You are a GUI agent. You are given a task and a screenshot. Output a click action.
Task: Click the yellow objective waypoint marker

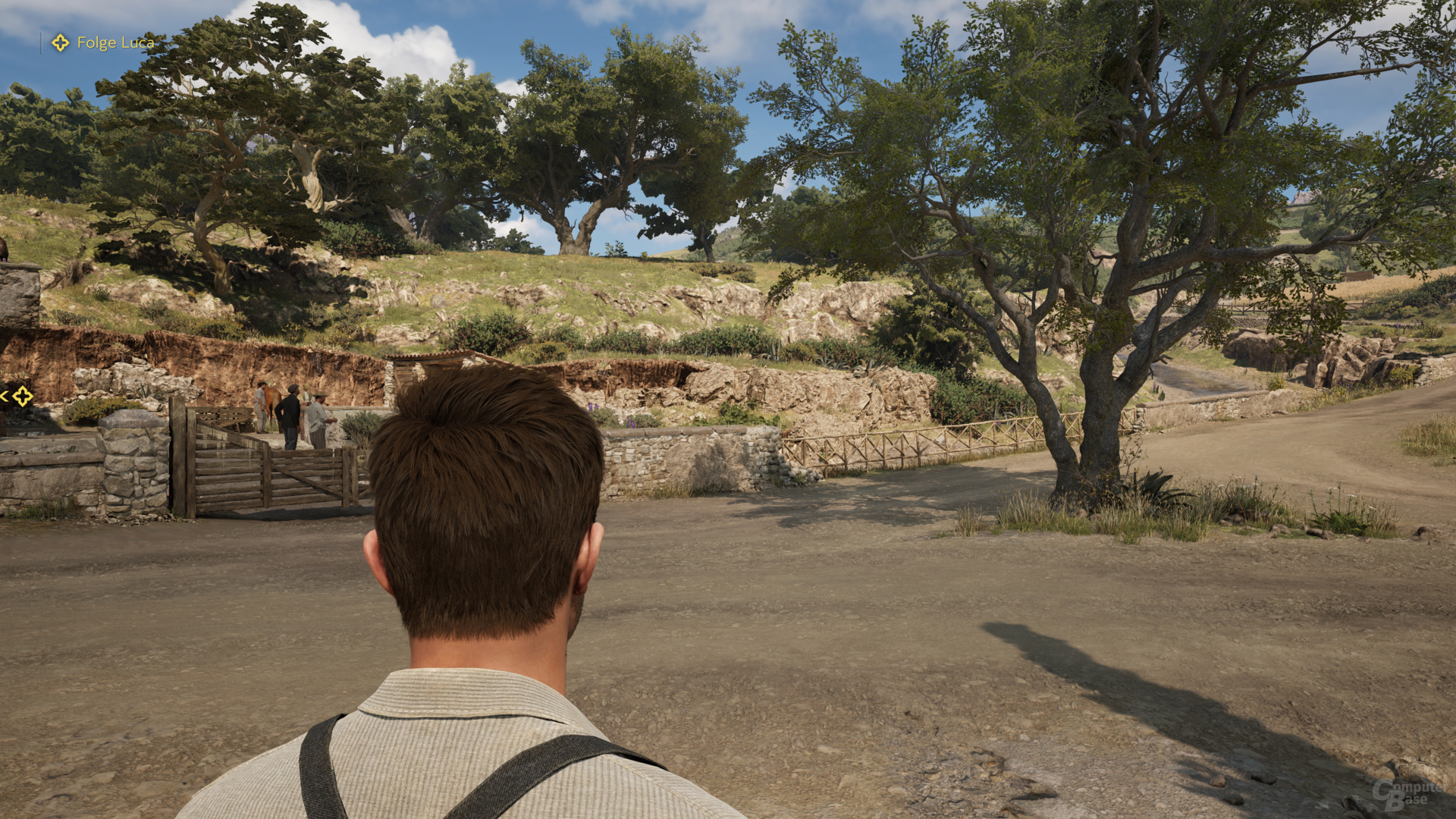[x=23, y=396]
